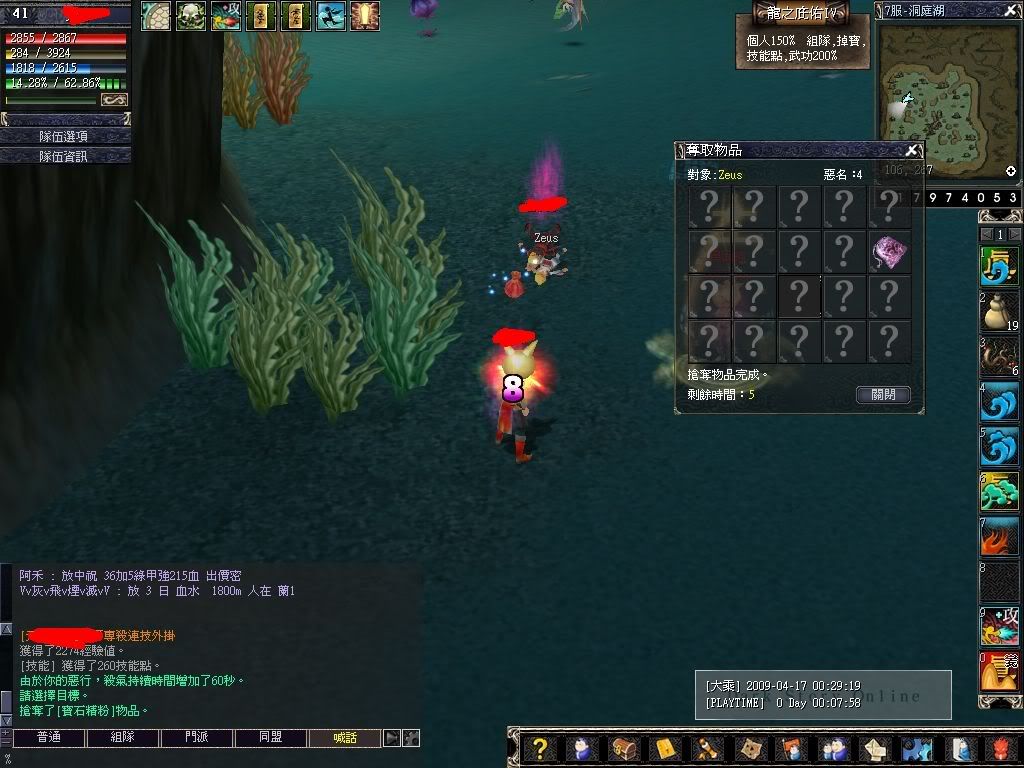Activate the green cloud skill in slot 6

tap(999, 492)
